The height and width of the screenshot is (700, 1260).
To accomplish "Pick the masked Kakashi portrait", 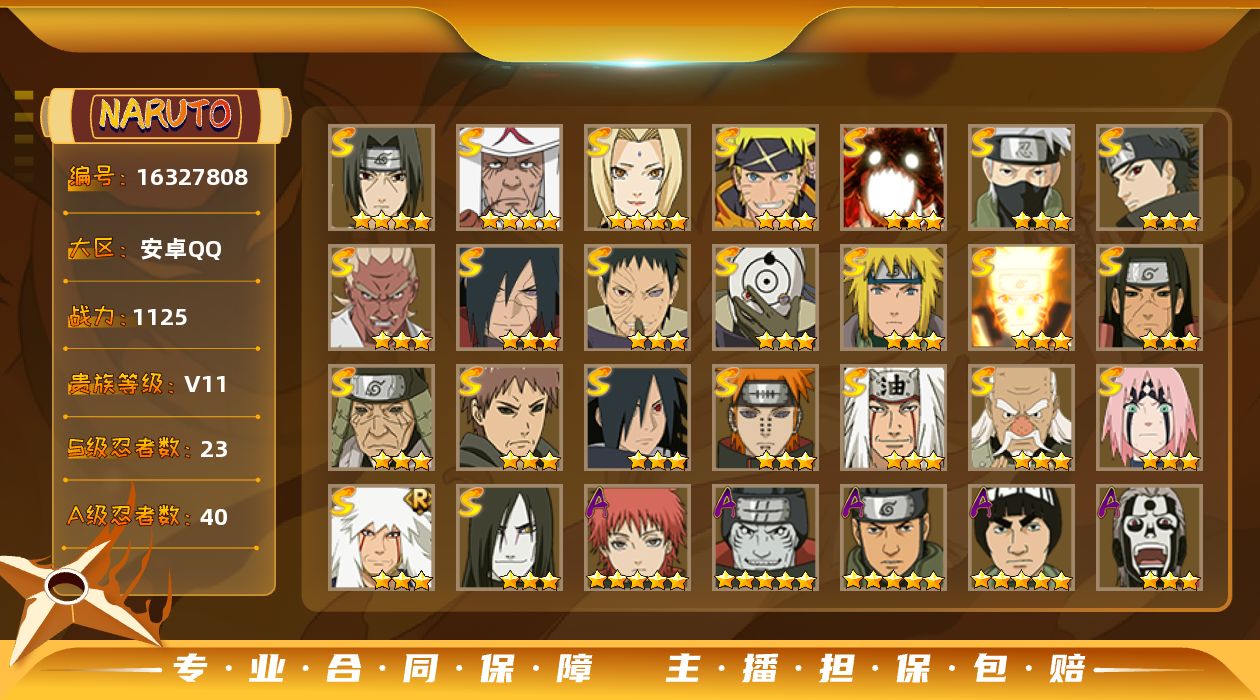I will coord(1021,177).
